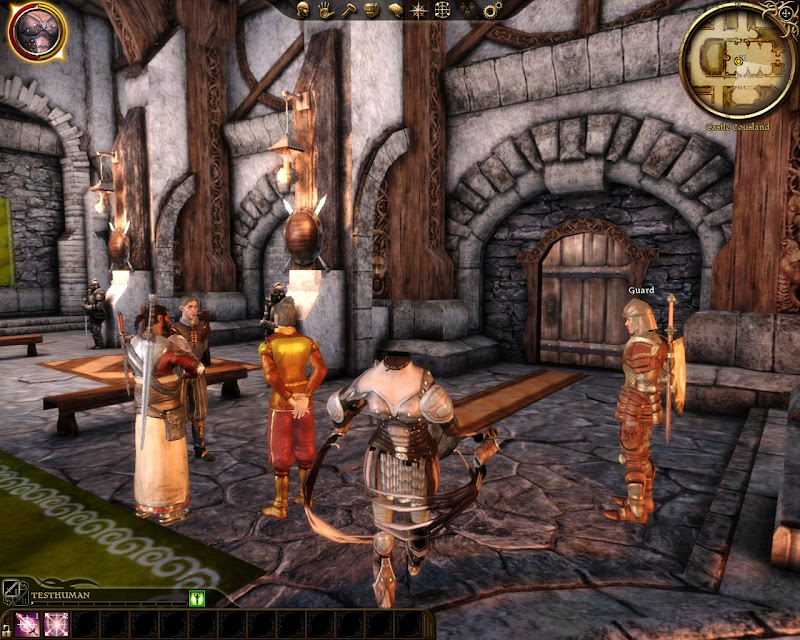The height and width of the screenshot is (640, 800).
Task: Click the green figure icon beside Testhuman
Action: [x=196, y=598]
